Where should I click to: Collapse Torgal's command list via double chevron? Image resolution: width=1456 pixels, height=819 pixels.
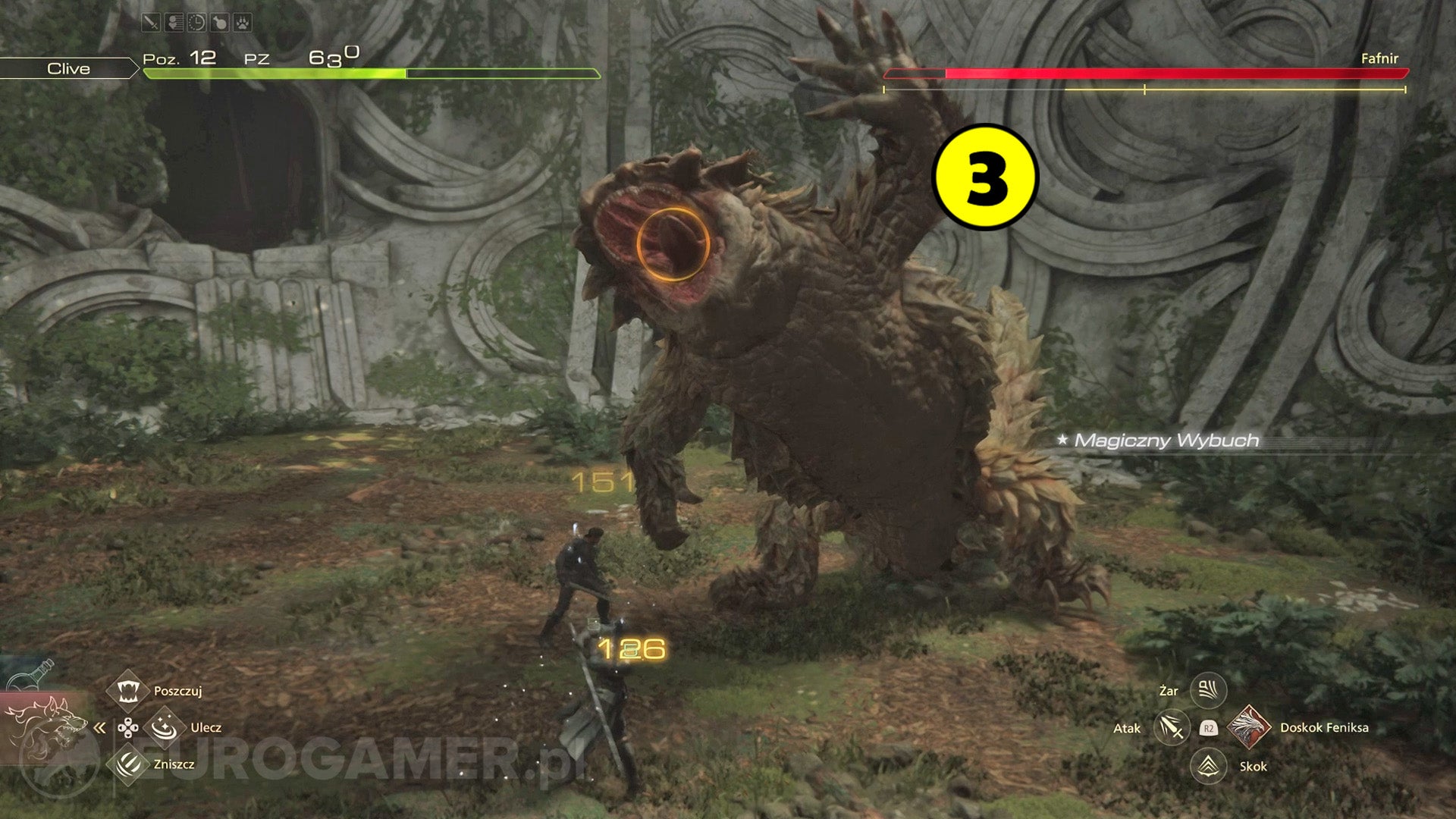[x=98, y=726]
